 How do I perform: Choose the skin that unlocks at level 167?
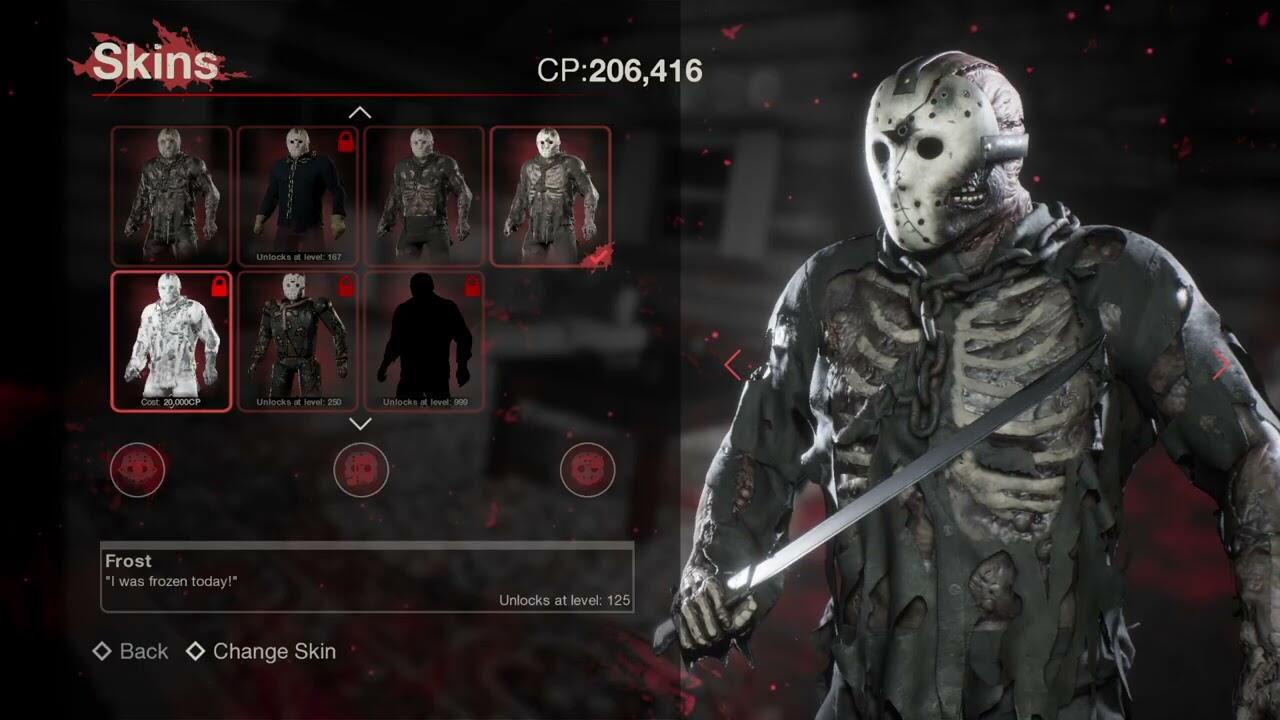pos(297,196)
